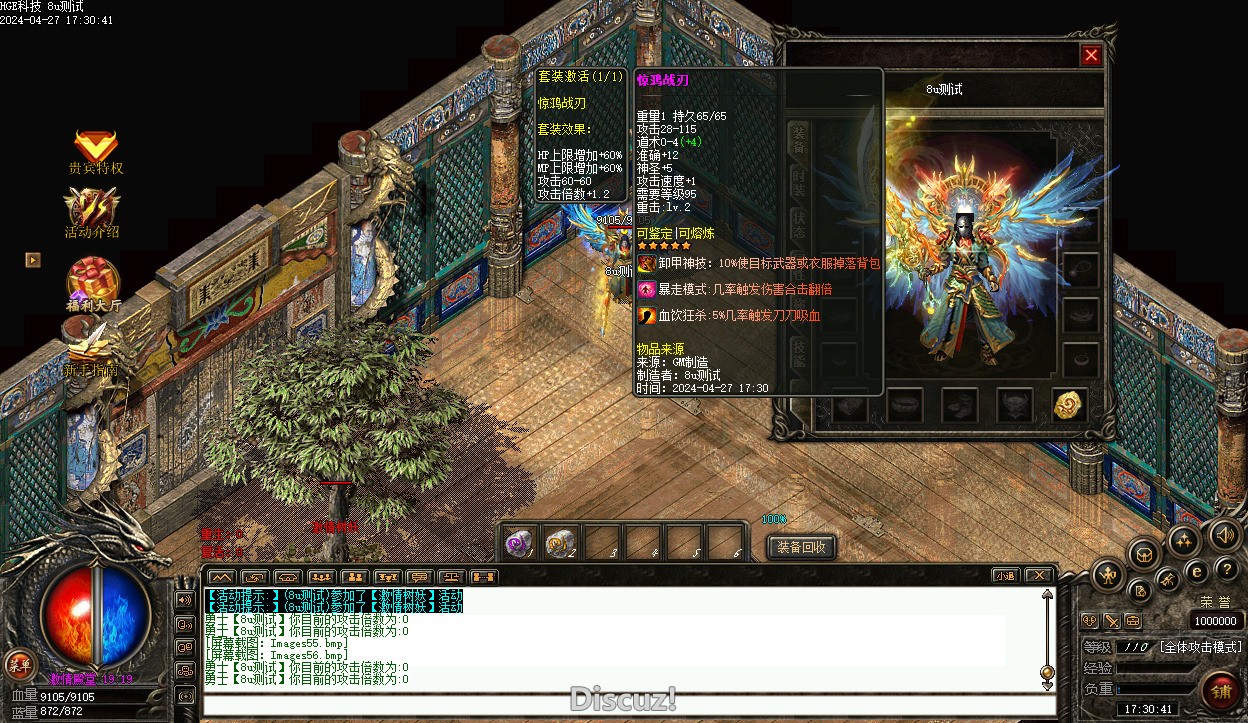Close the chat panel with its X button

pyautogui.click(x=1039, y=576)
